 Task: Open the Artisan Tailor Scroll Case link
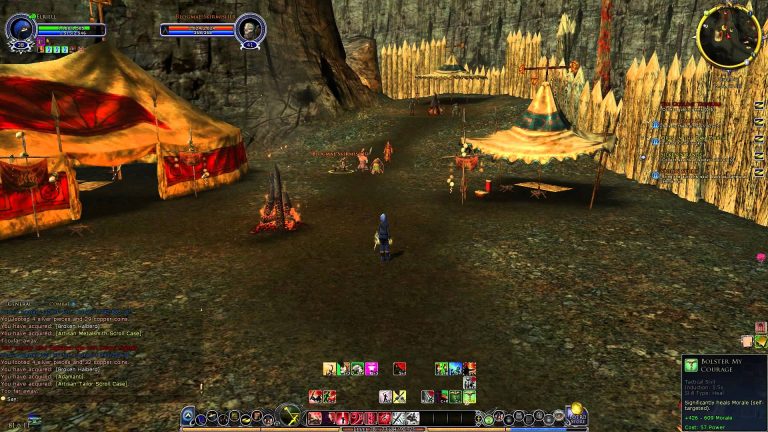(90, 384)
